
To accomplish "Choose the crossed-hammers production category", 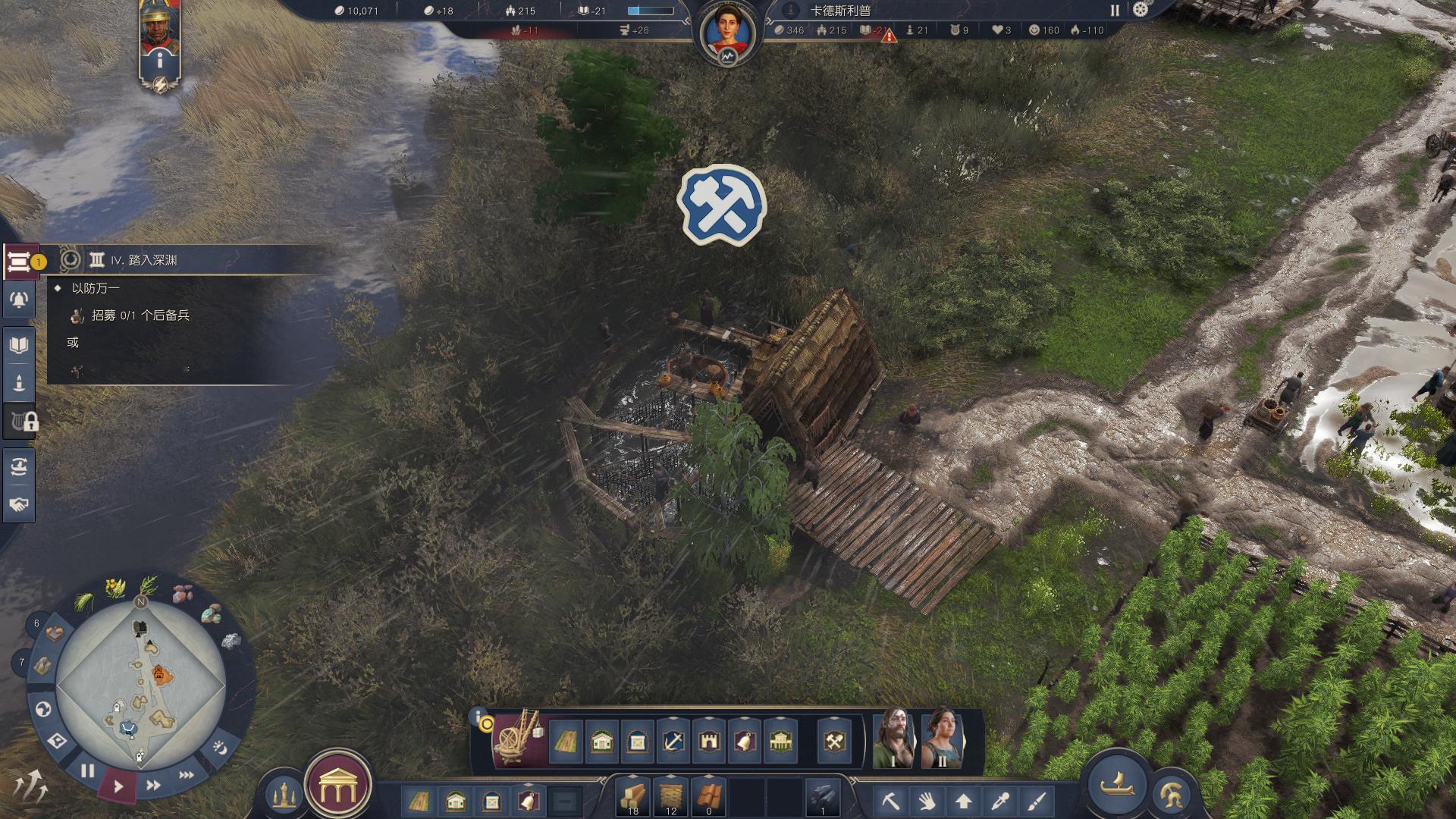I will pyautogui.click(x=834, y=741).
